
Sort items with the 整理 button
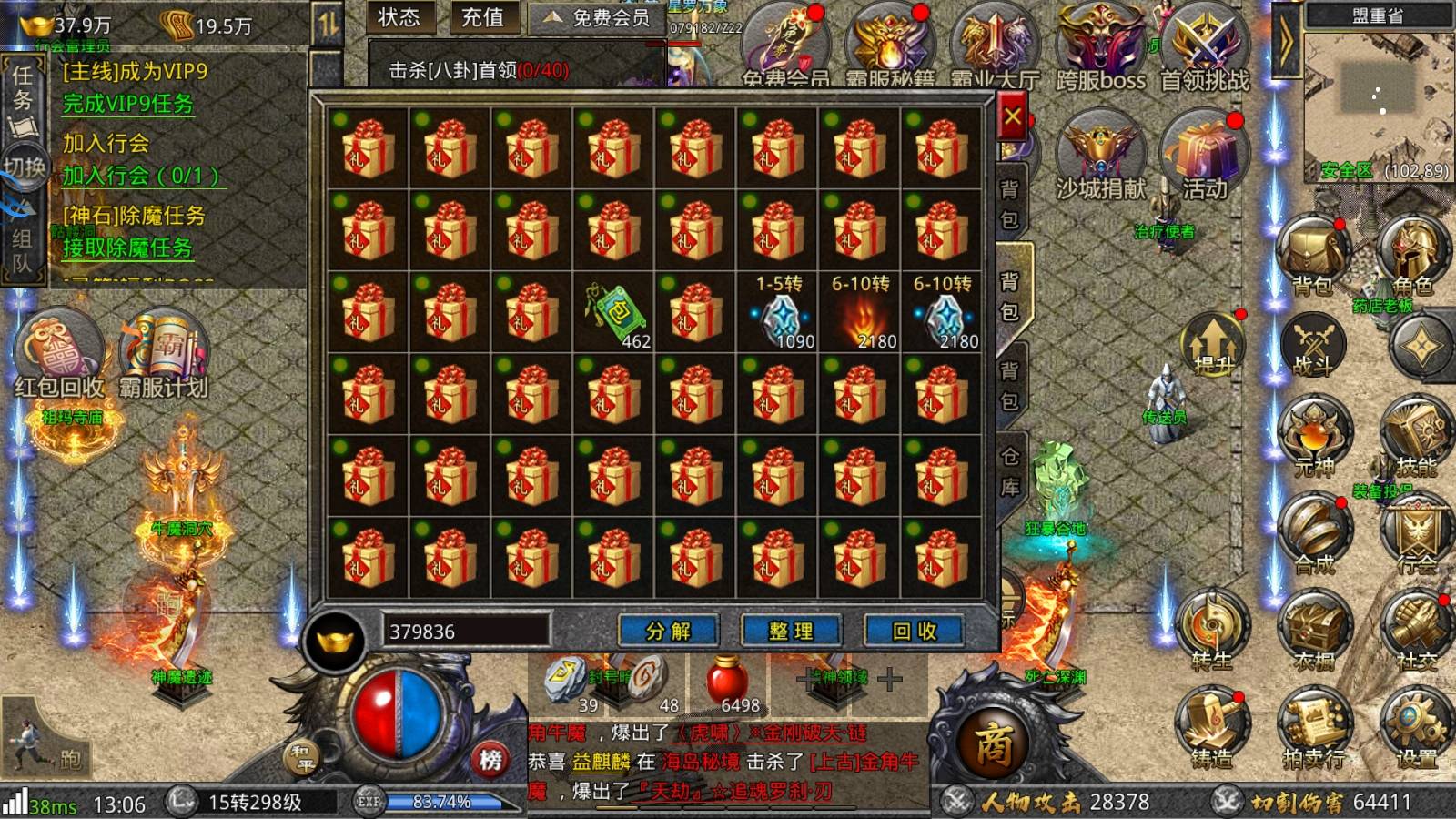pos(791,631)
